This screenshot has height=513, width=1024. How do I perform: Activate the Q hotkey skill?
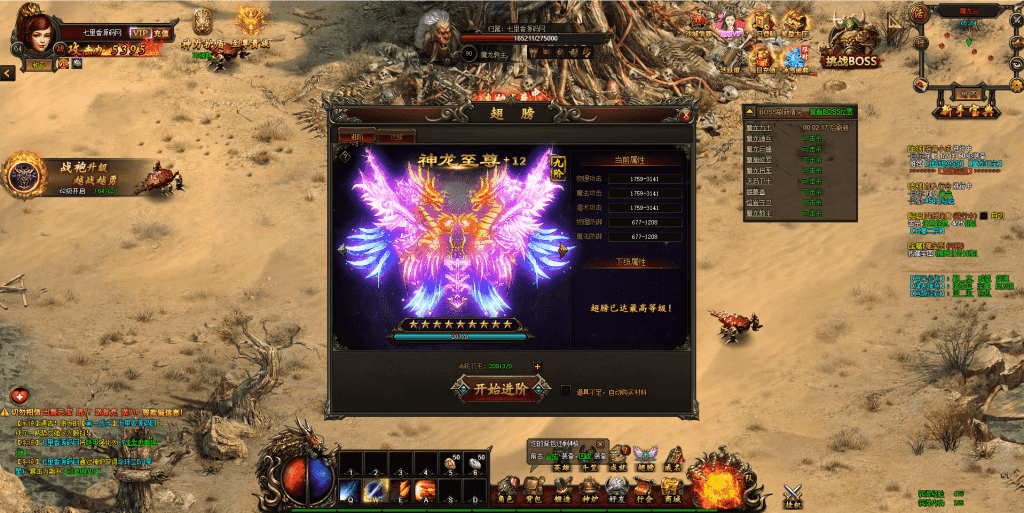pyautogui.click(x=348, y=490)
